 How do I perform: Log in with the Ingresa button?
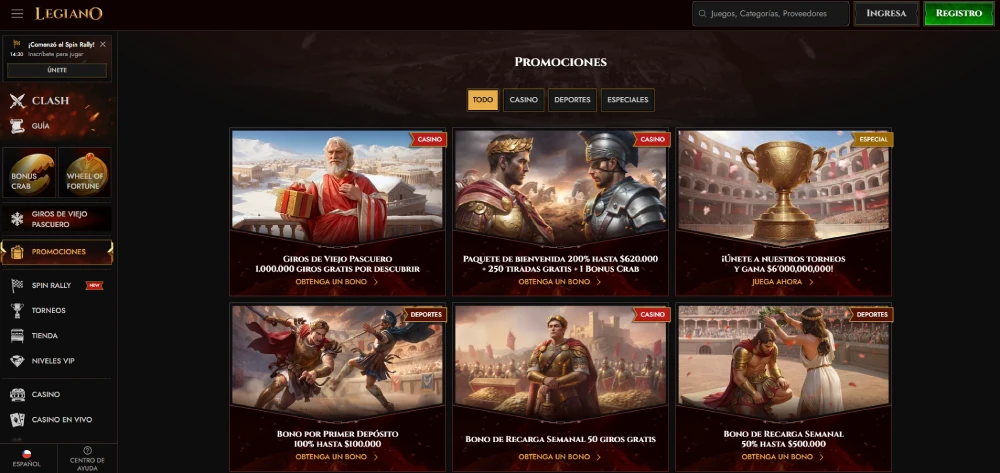886,14
